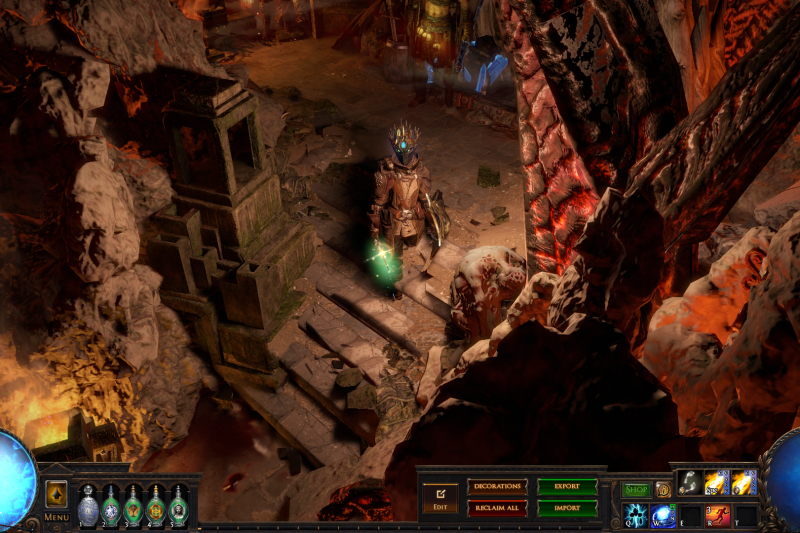Use the silver-blue flask in slot 1
This screenshot has width=800, height=533.
(x=88, y=505)
